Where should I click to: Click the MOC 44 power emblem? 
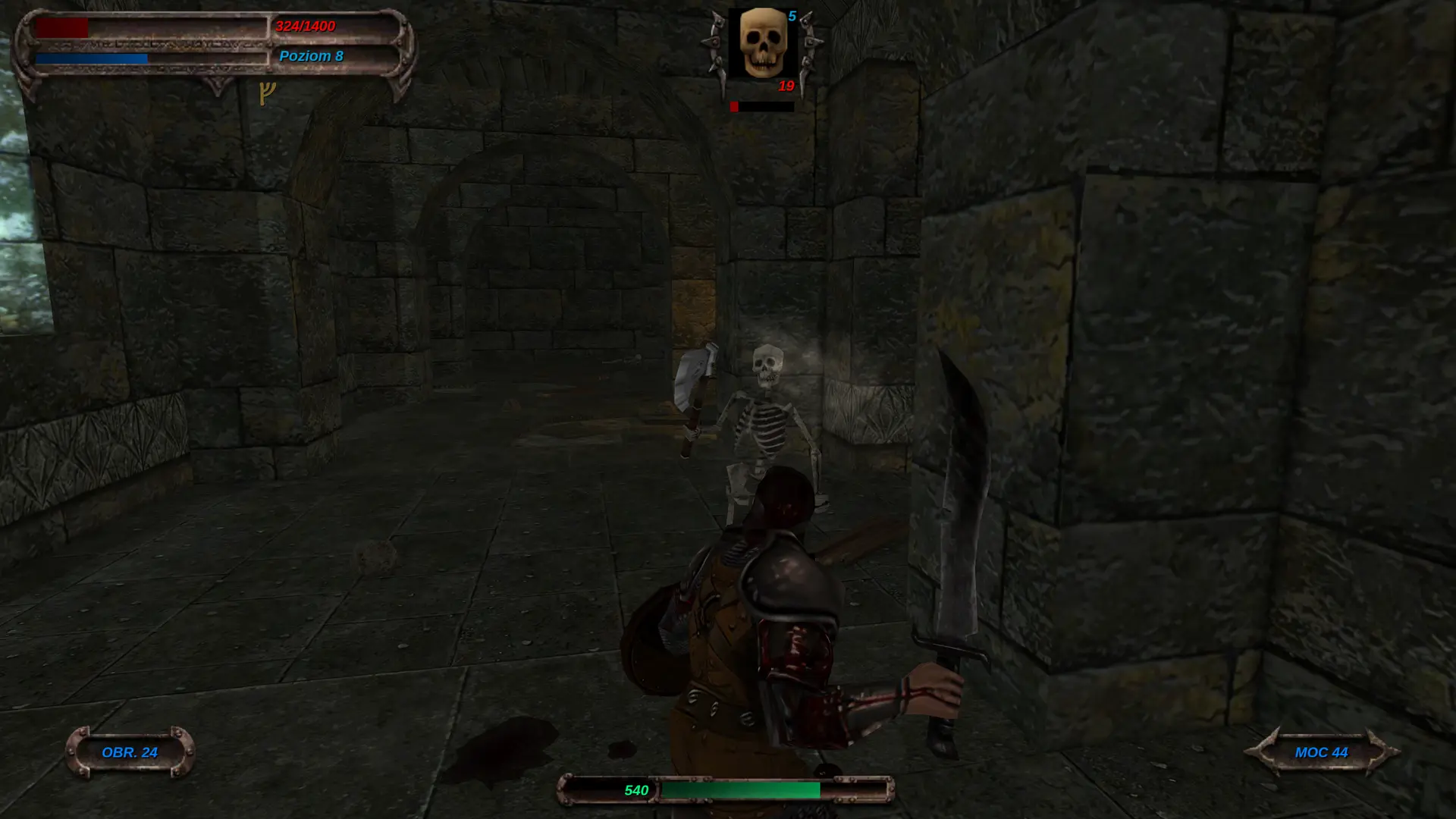1321,752
